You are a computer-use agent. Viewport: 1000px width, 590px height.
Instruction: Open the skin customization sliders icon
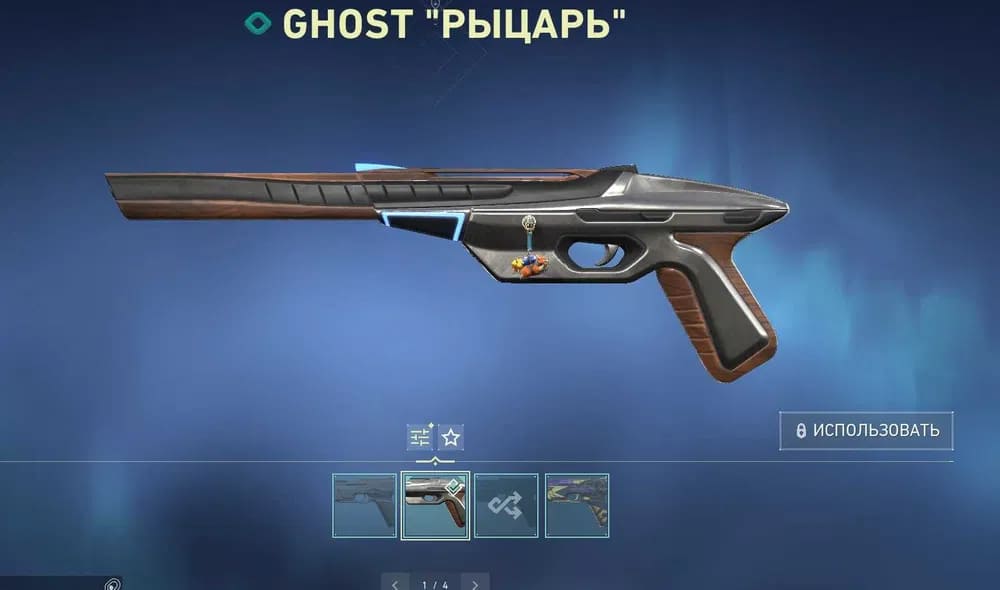point(420,437)
